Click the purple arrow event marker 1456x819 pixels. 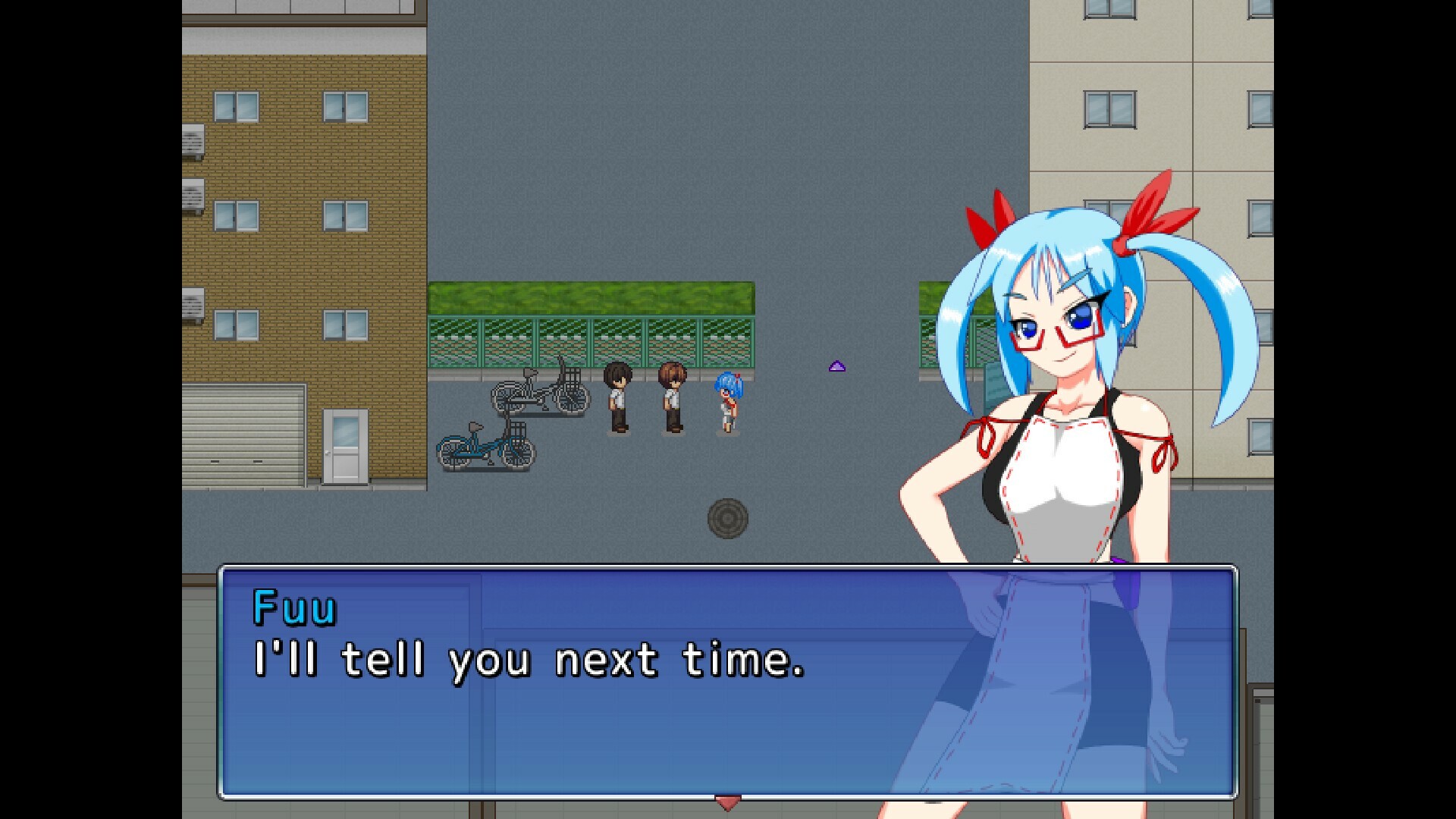pos(836,365)
